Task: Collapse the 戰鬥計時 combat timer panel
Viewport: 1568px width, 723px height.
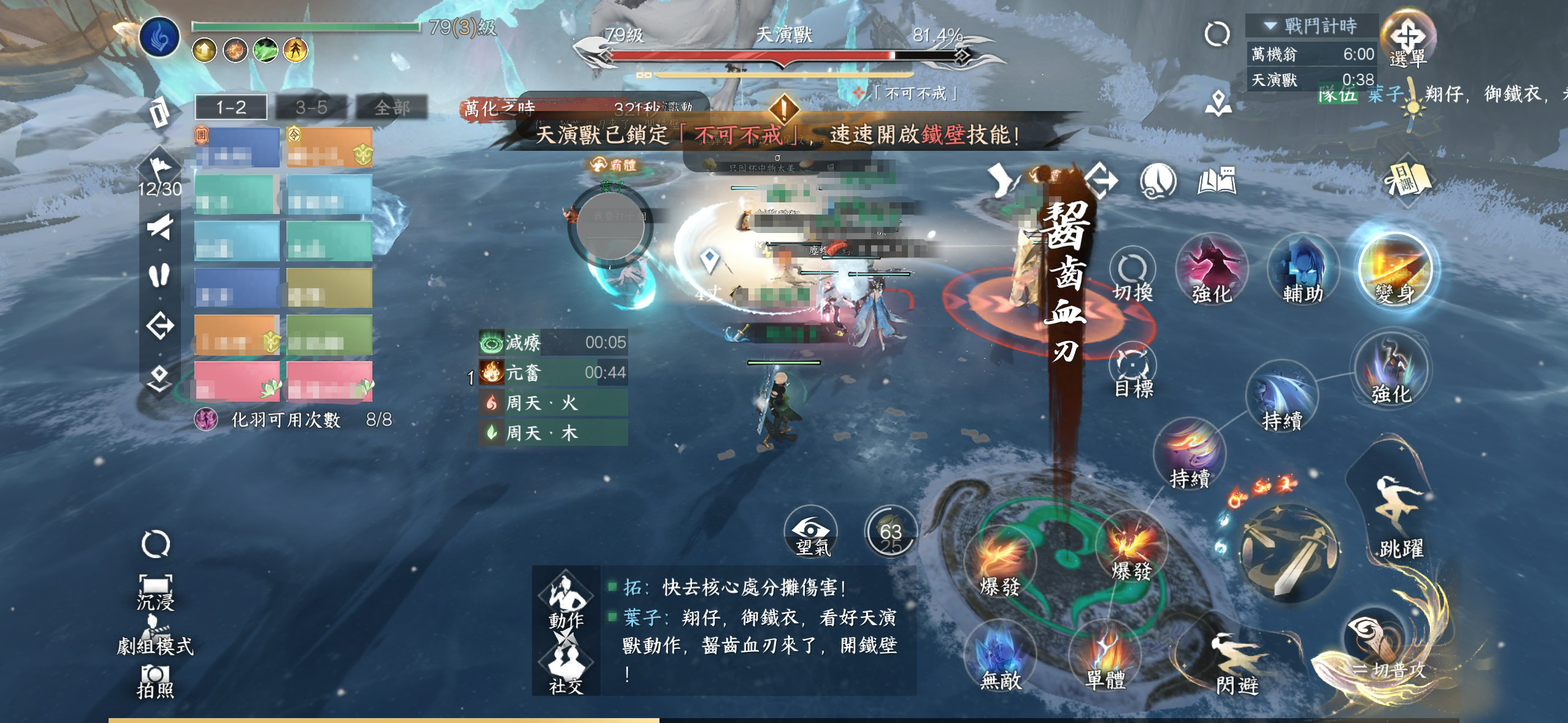Action: click(x=1270, y=26)
